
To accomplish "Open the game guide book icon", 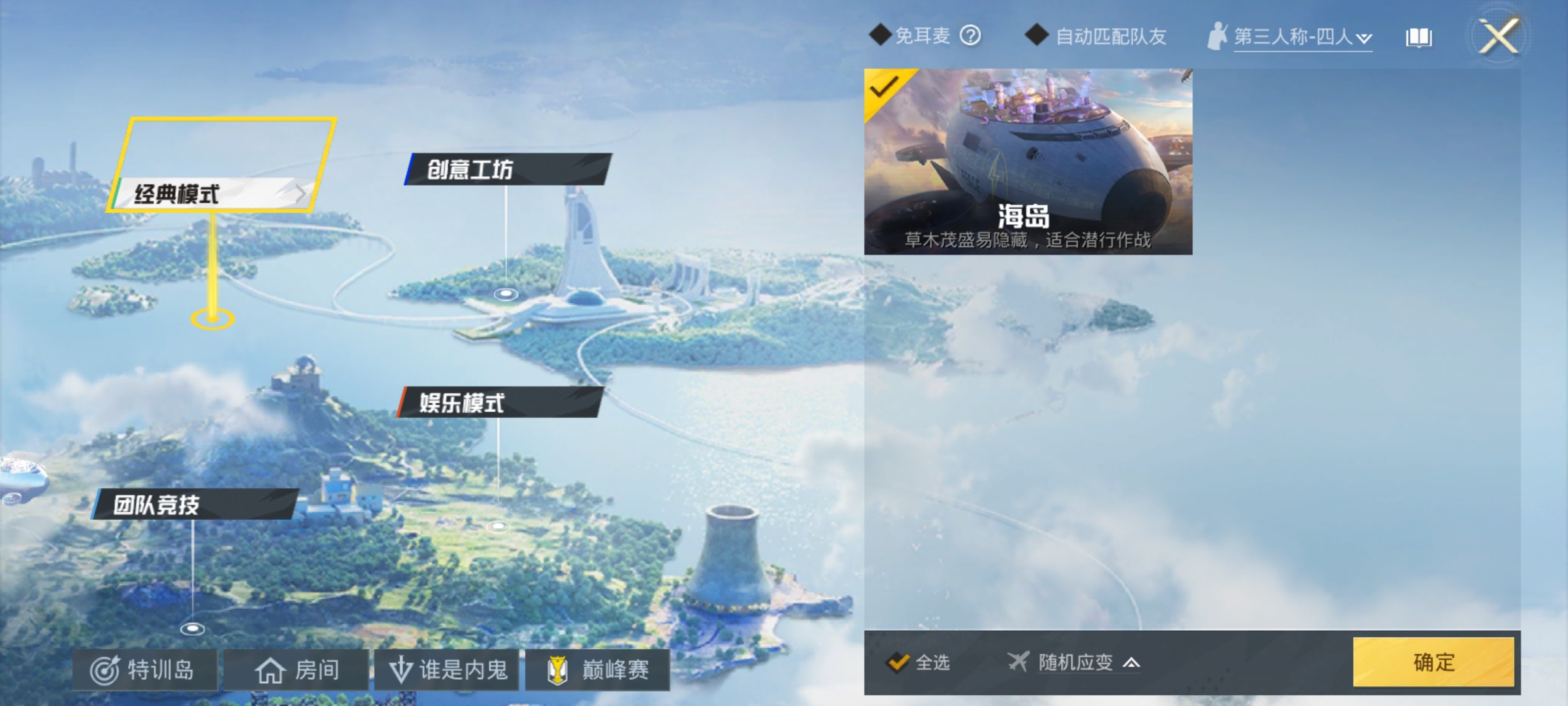I will (1418, 37).
